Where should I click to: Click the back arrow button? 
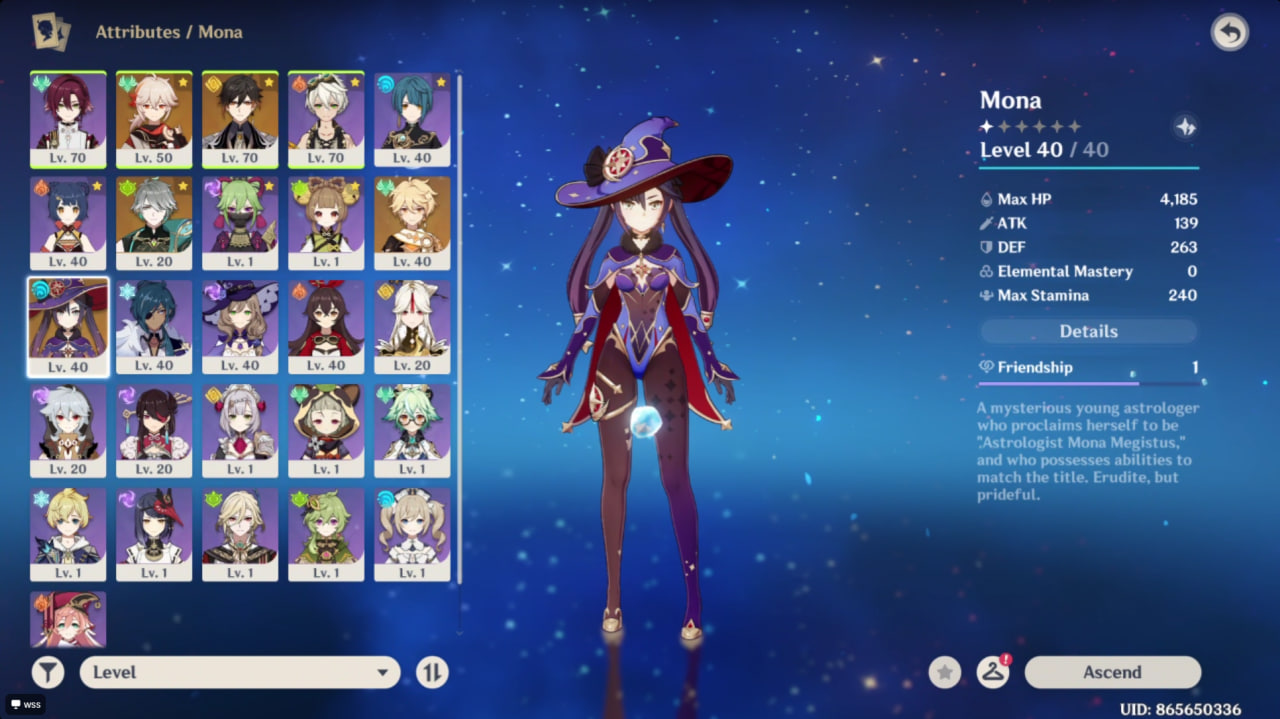(1229, 32)
